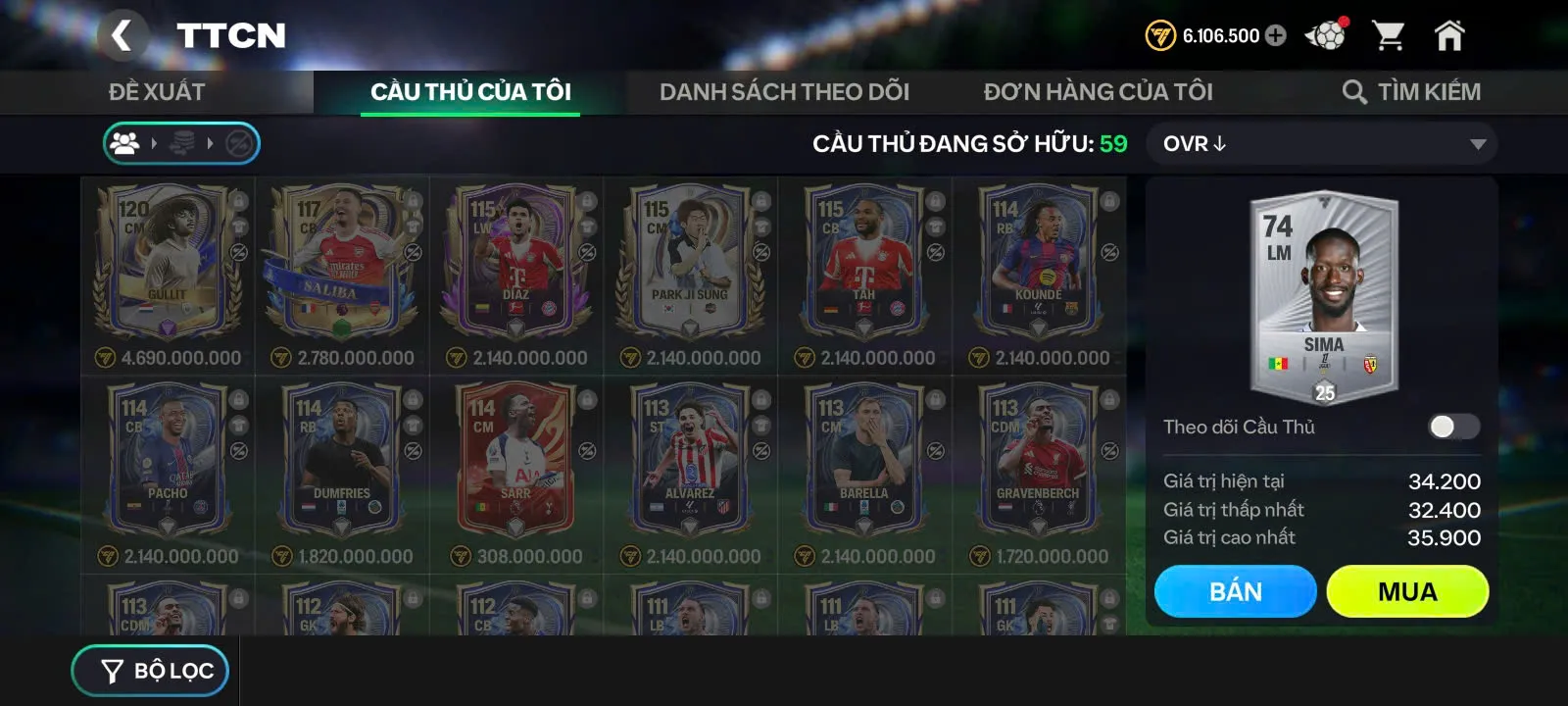The image size is (1568, 706).
Task: Open the ĐỀ XUẤT tab
Action: pos(157,92)
